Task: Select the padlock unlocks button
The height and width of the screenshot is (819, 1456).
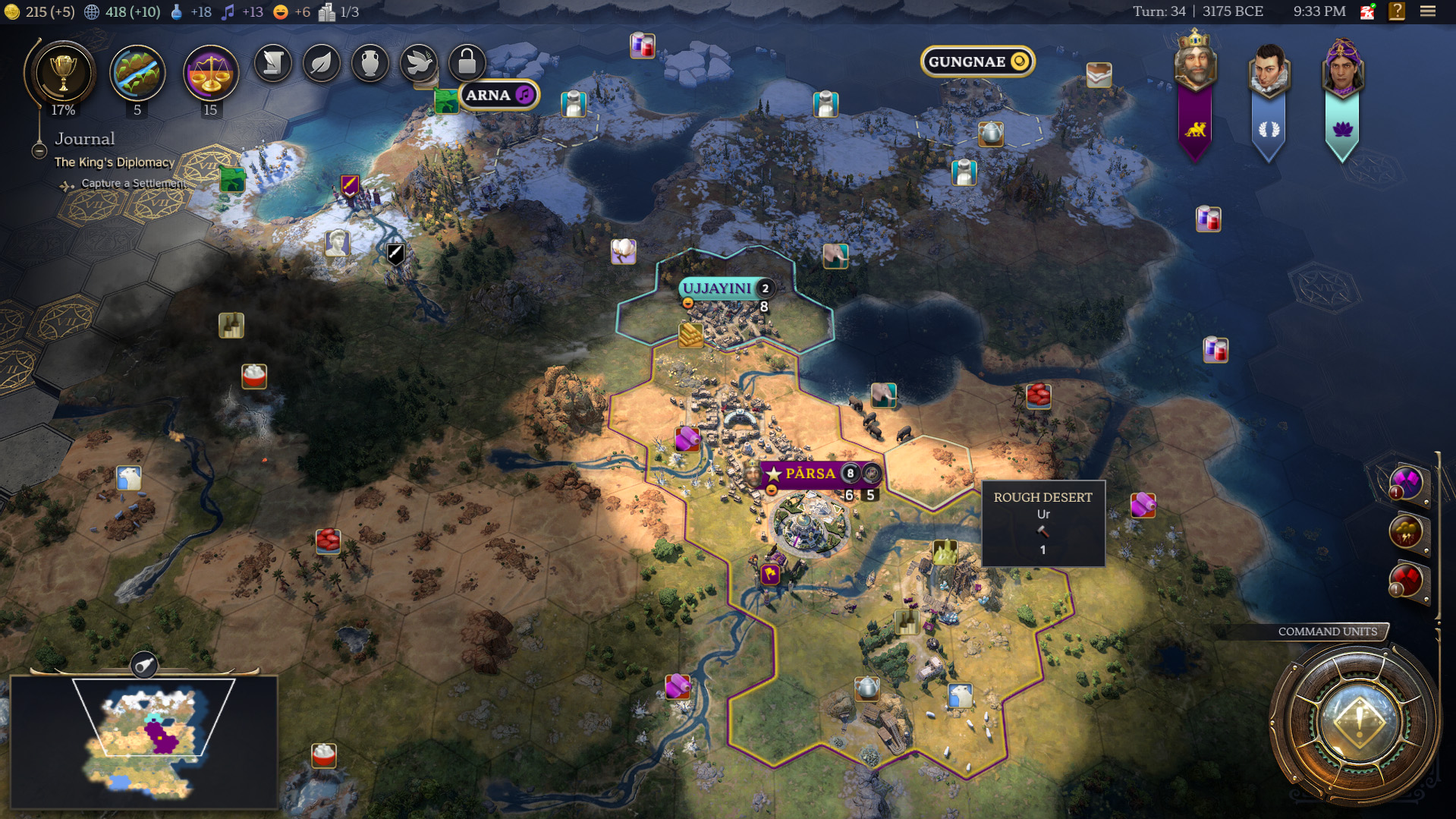Action: [x=467, y=63]
